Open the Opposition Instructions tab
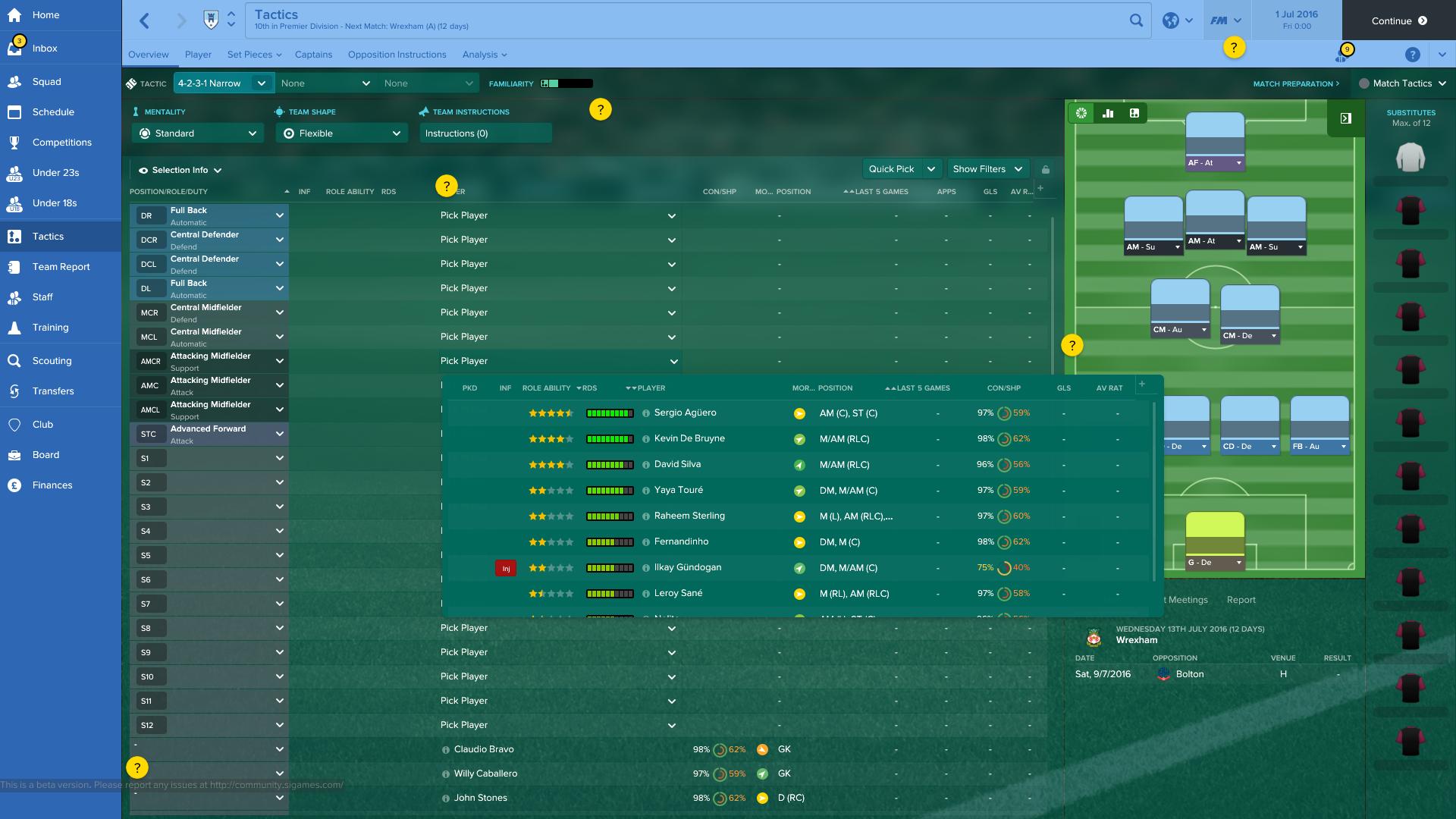1456x819 pixels. click(x=397, y=54)
